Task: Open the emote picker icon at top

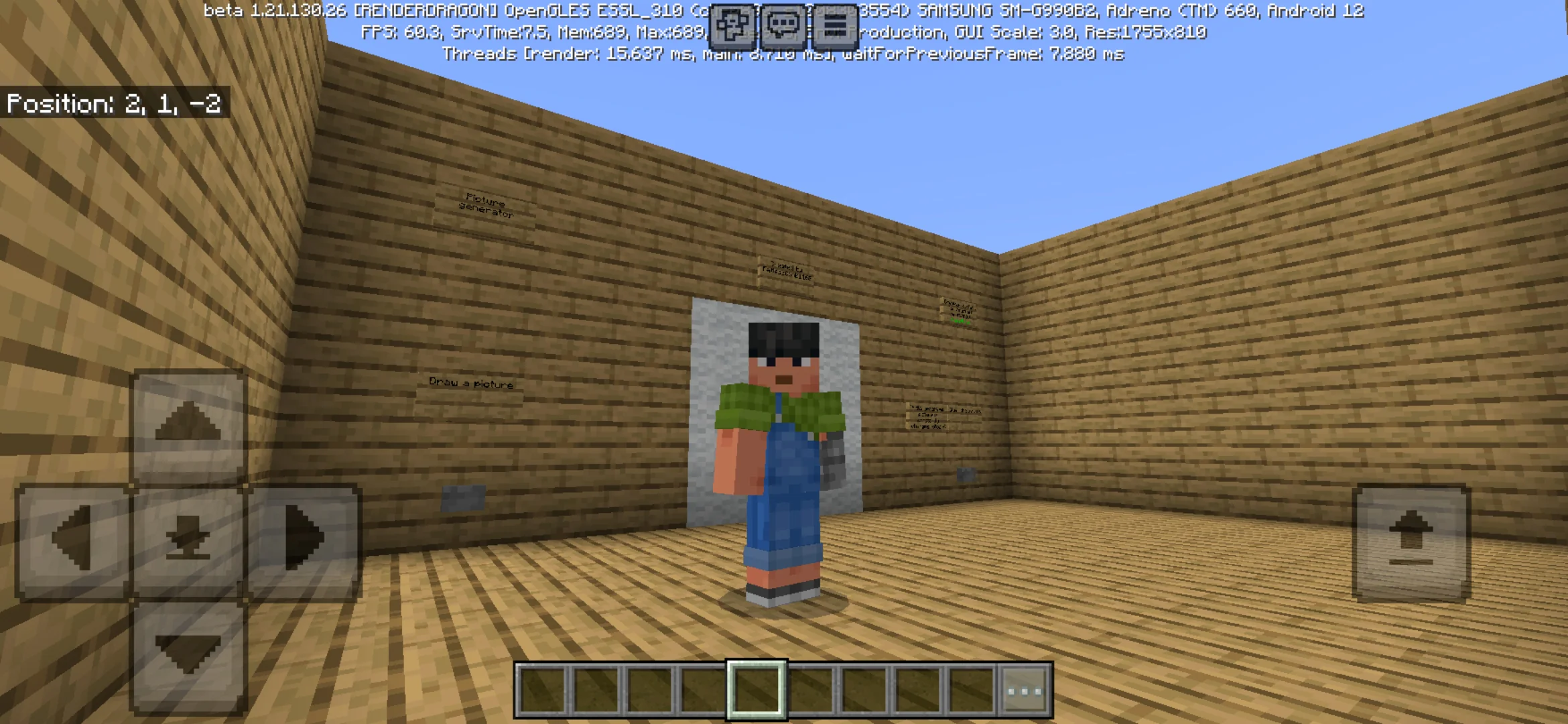Action: coord(734,22)
